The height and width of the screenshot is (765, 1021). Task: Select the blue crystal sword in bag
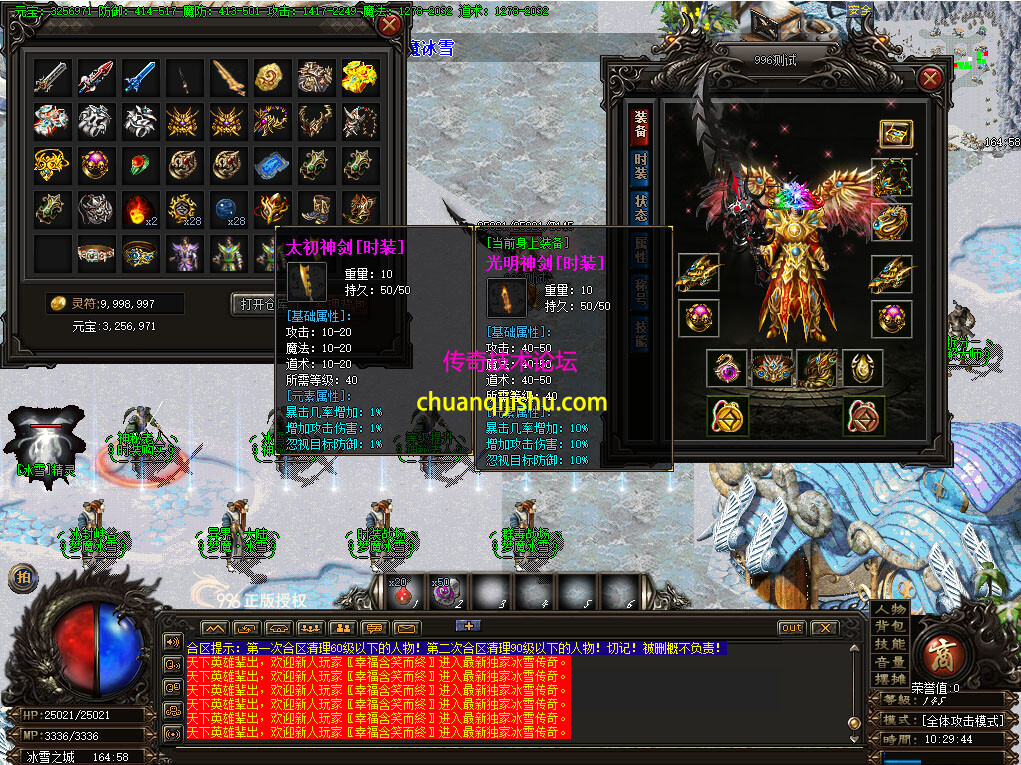pos(139,77)
